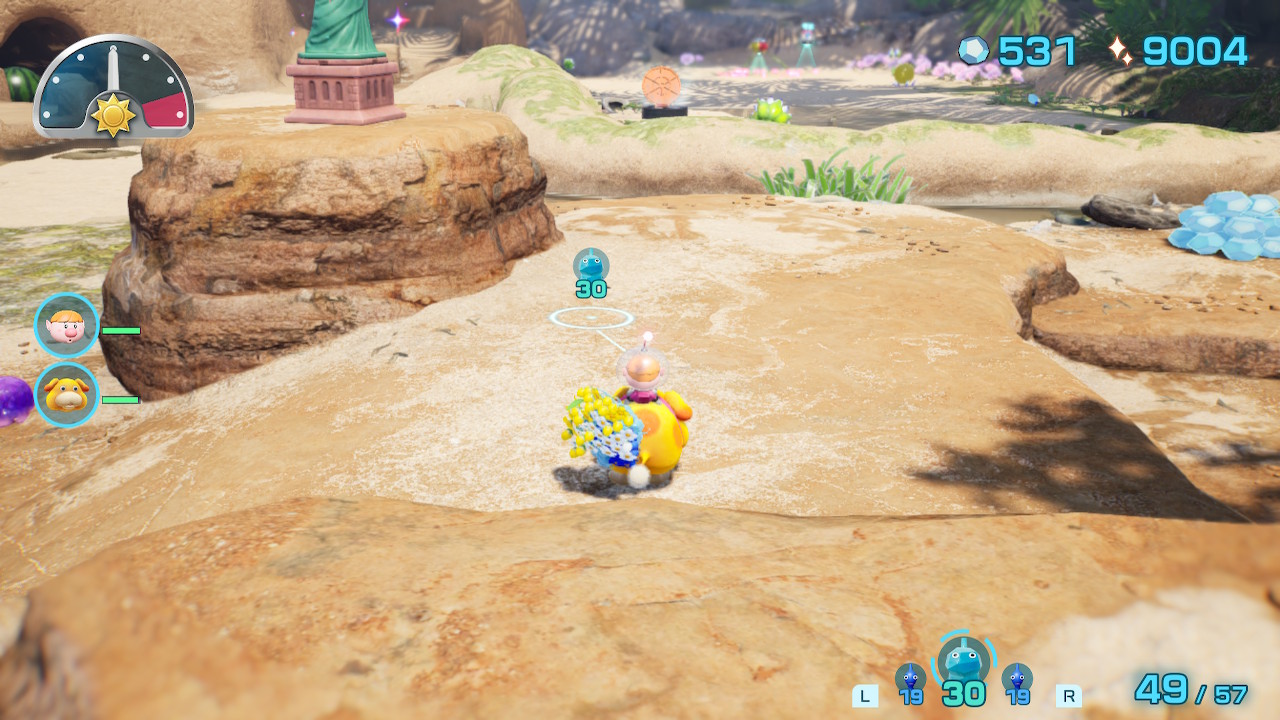Click the orange-haired captain portrait
This screenshot has height=720, width=1280.
click(x=67, y=325)
